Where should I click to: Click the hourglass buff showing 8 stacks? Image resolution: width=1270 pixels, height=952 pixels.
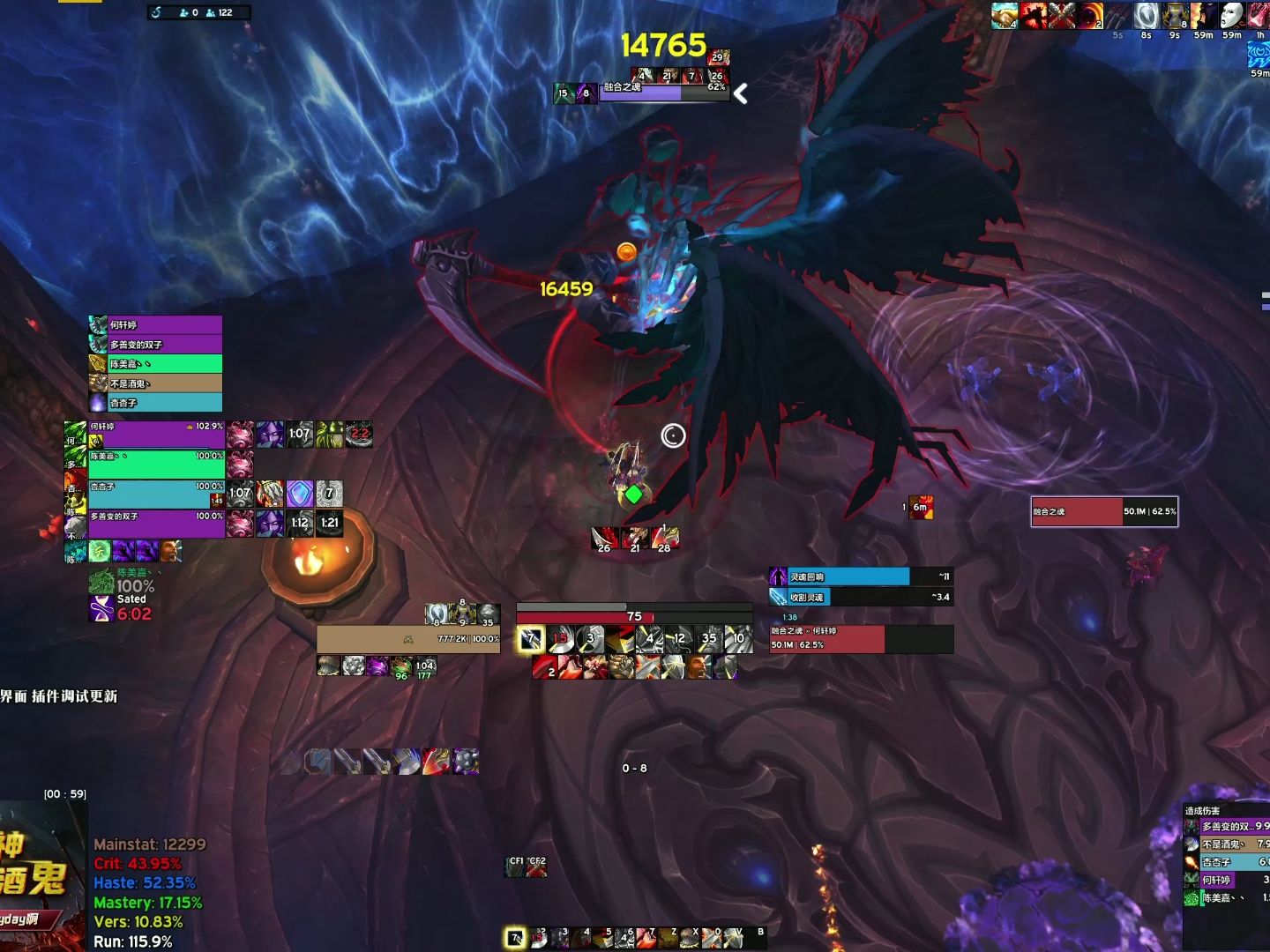1174,15
